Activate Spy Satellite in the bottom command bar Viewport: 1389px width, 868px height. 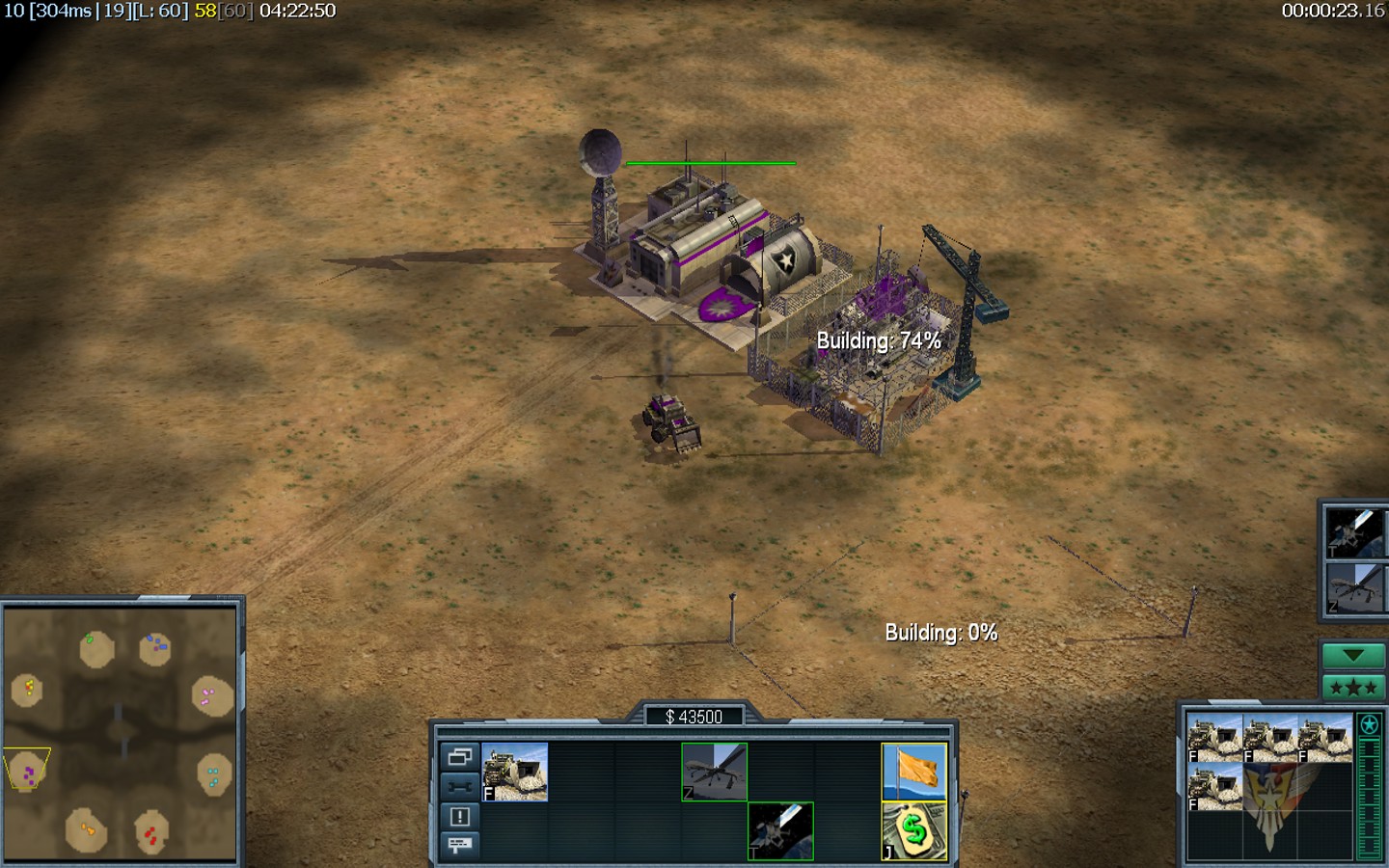point(780,830)
